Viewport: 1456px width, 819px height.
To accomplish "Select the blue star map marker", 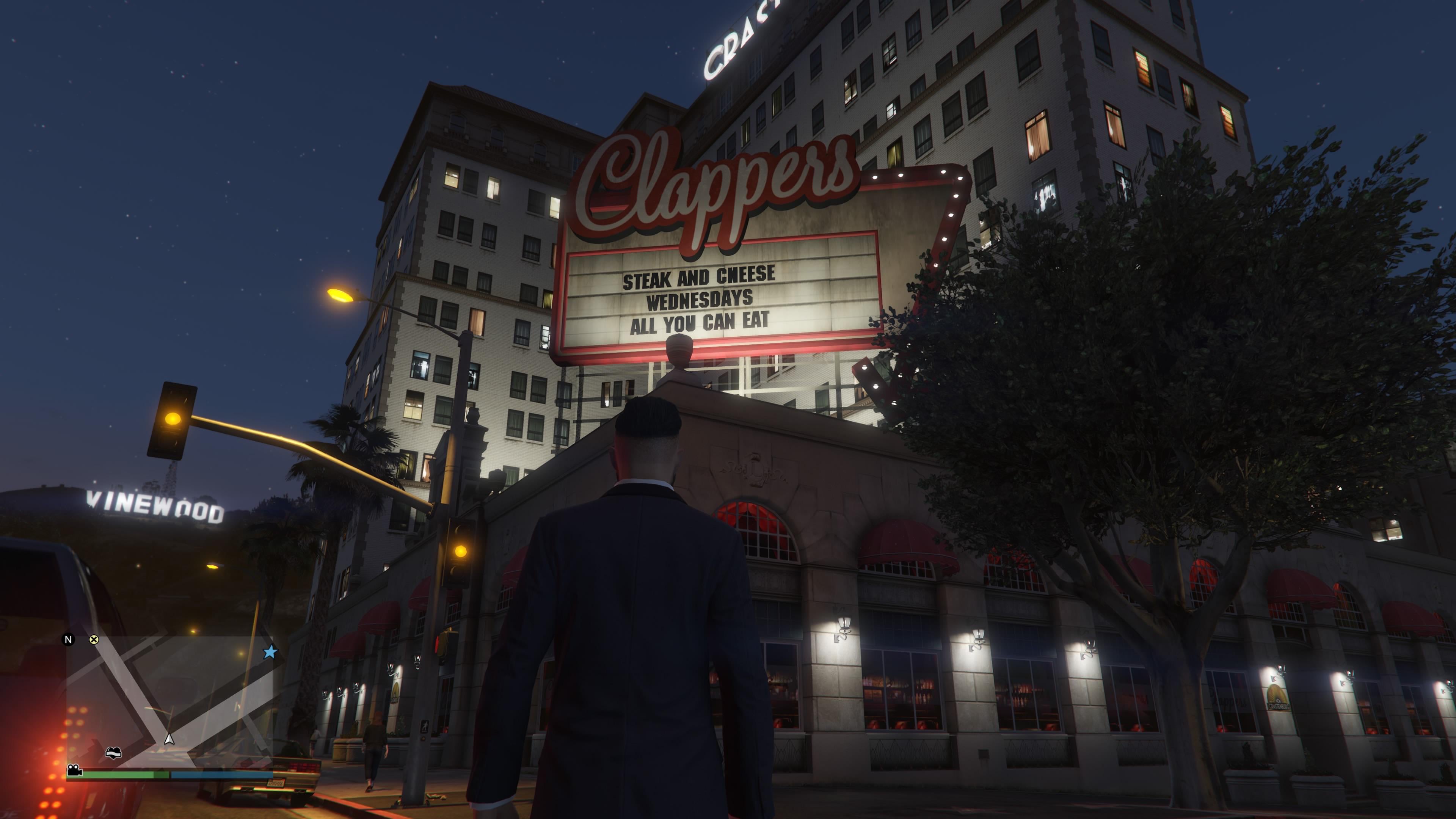I will tap(270, 652).
